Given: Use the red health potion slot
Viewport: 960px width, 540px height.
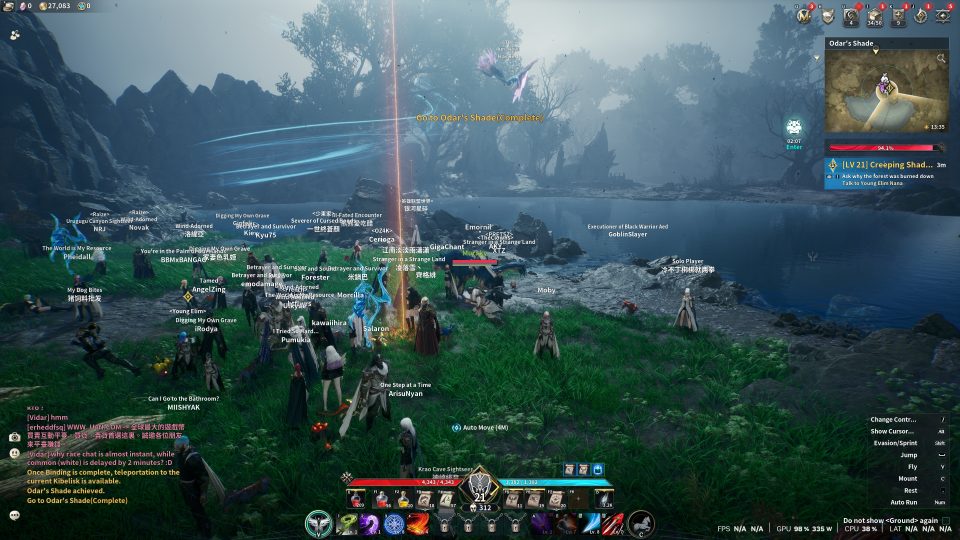Looking at the screenshot, I should (356, 498).
